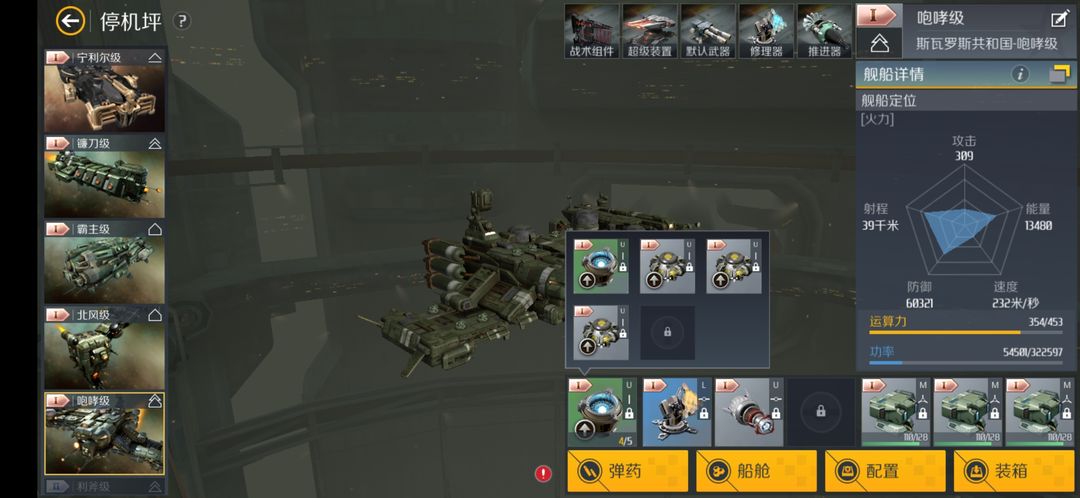Open the hangar help question mark

click(181, 21)
